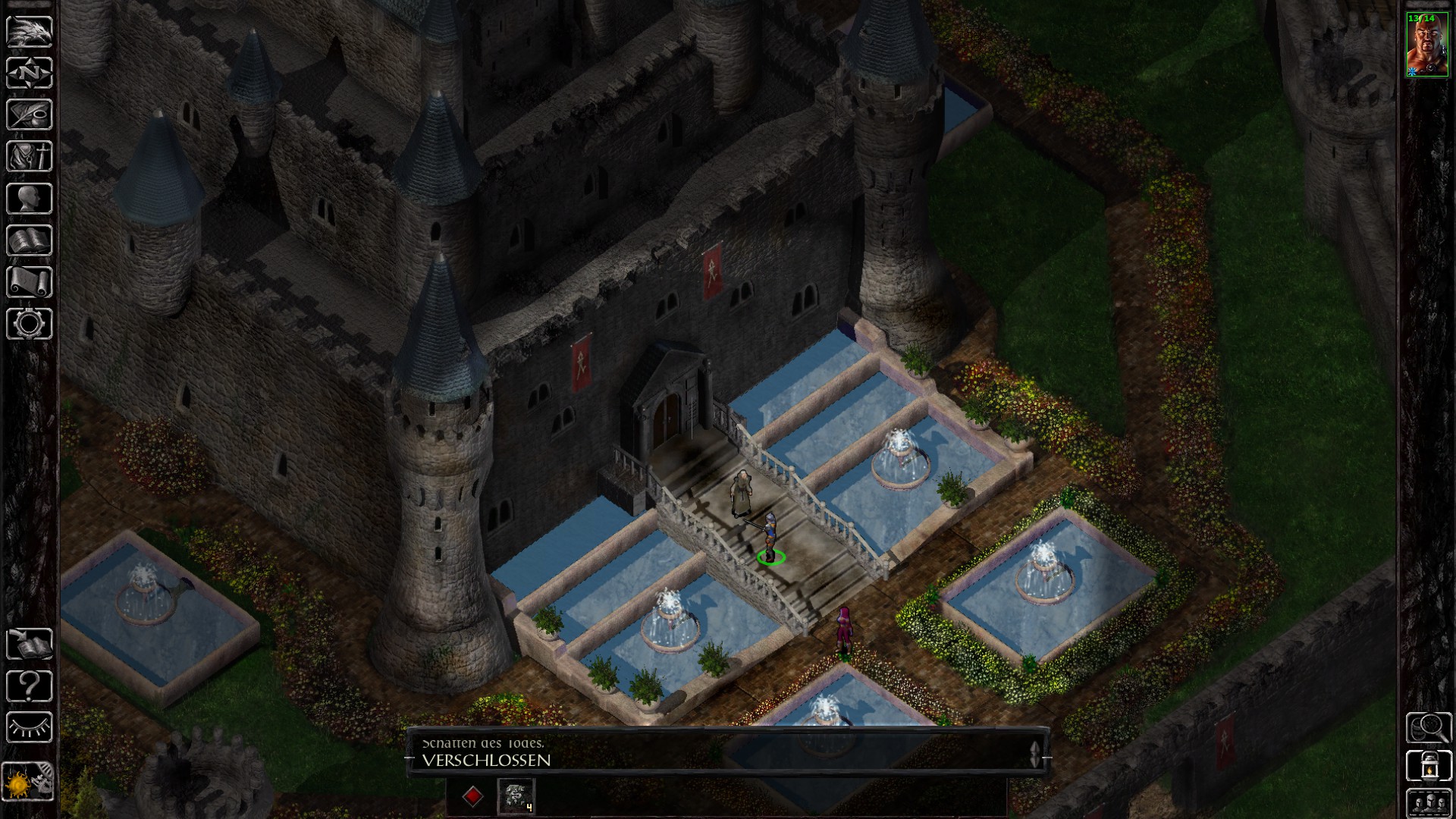The width and height of the screenshot is (1456, 819).
Task: Toggle party AI with the lantern icon
Action: (1428, 766)
